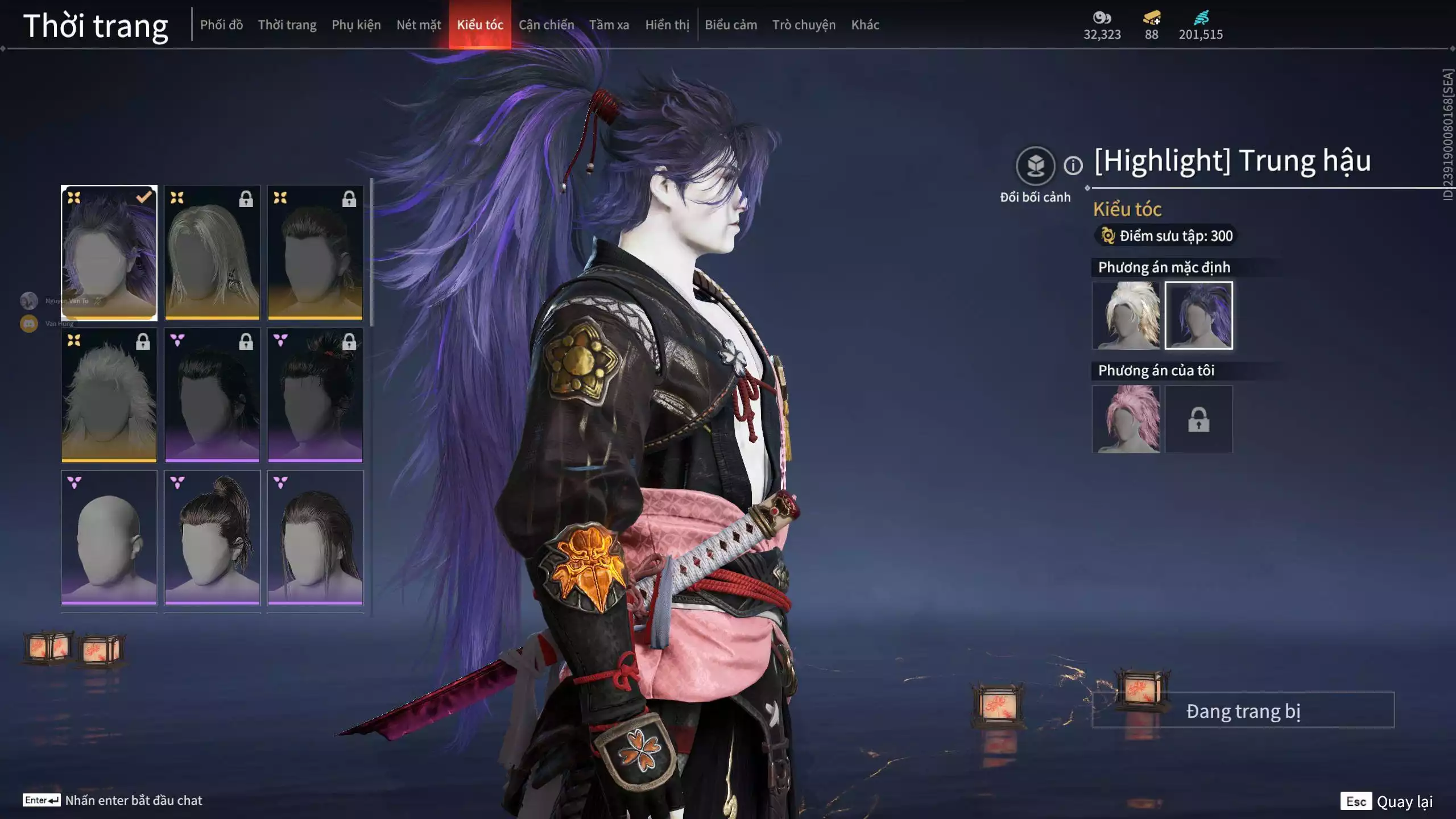This screenshot has width=1456, height=819.
Task: Select the bald head hairstyle
Action: coord(109,537)
